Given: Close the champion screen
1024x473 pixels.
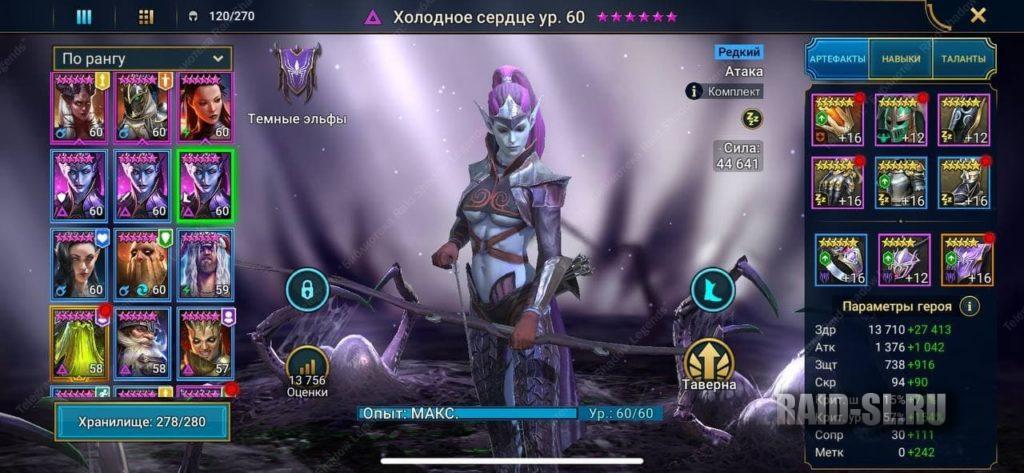Looking at the screenshot, I should tap(978, 15).
